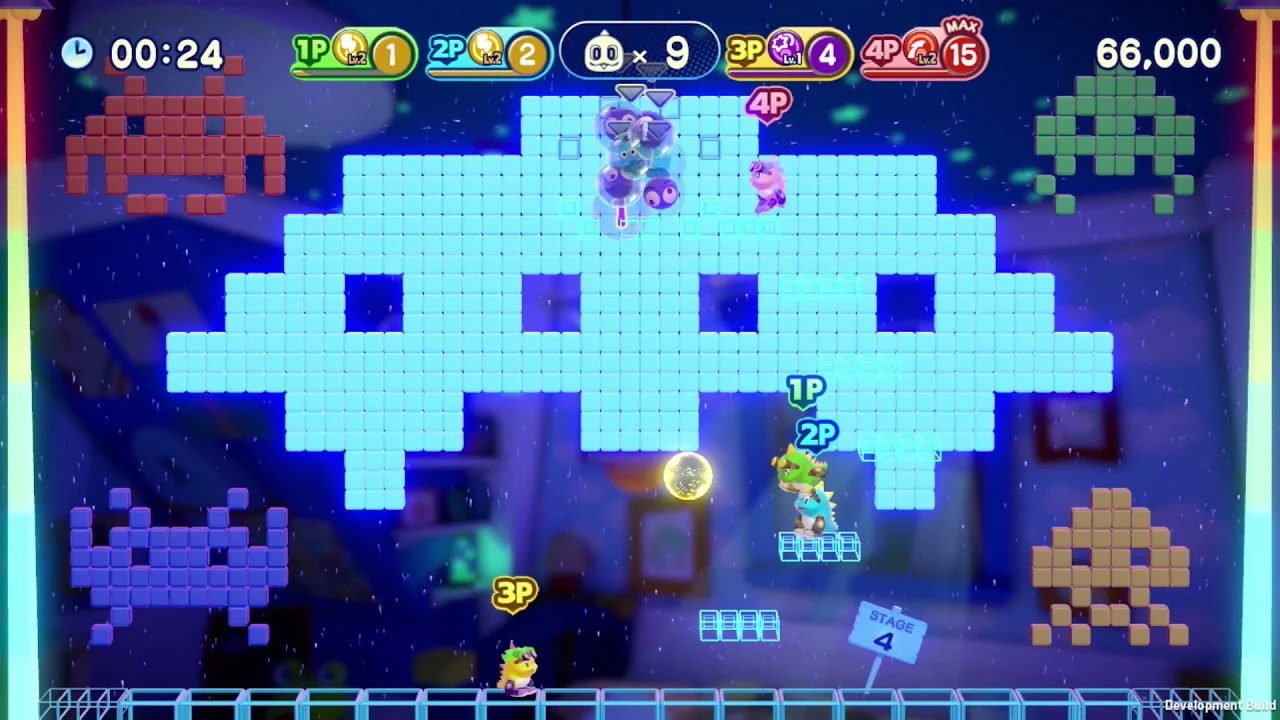Screen dimensions: 1280x720
Task: Click the STAGE 4 signpost
Action: click(x=886, y=630)
